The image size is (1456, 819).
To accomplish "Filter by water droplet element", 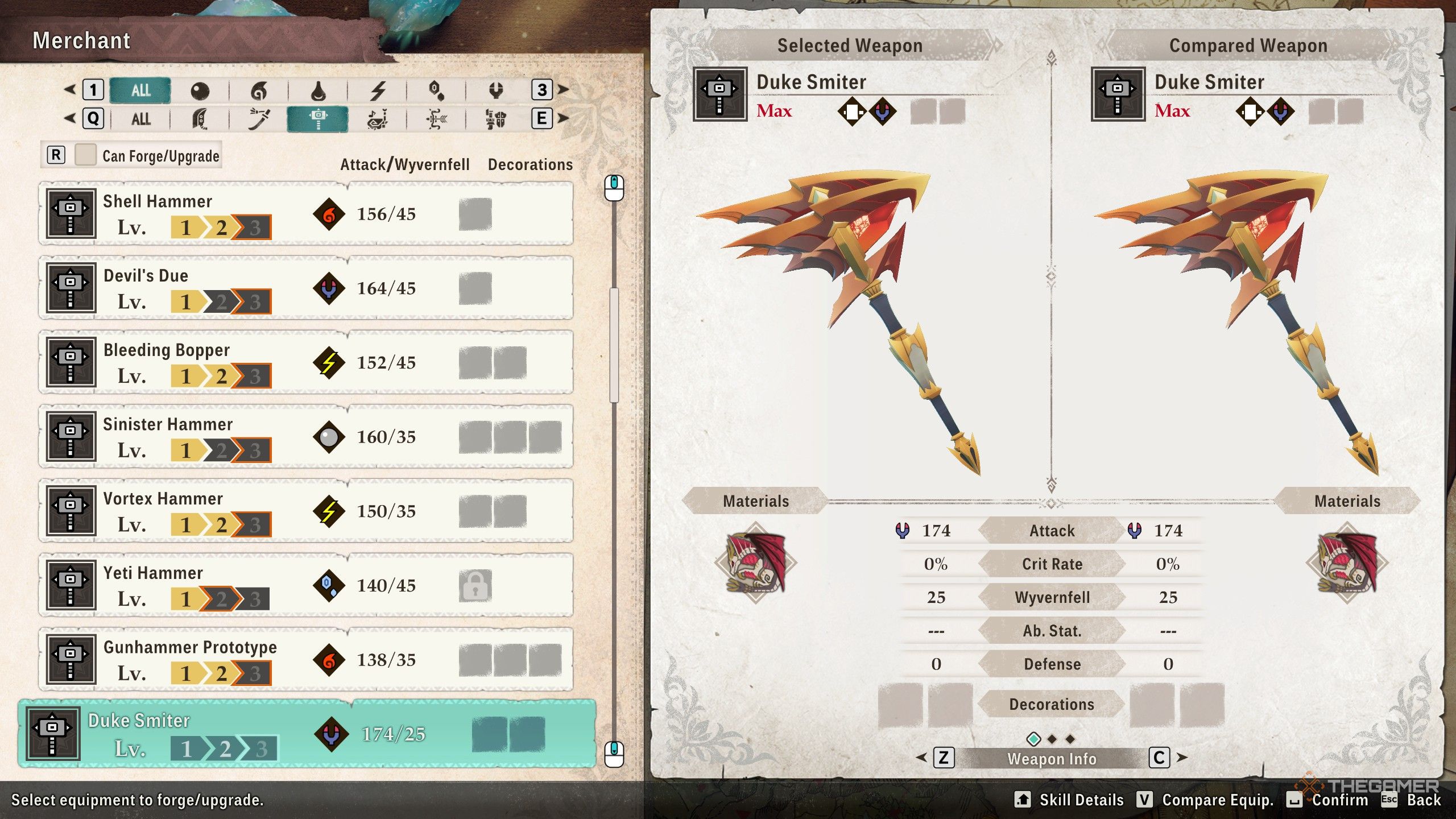I will [x=318, y=90].
